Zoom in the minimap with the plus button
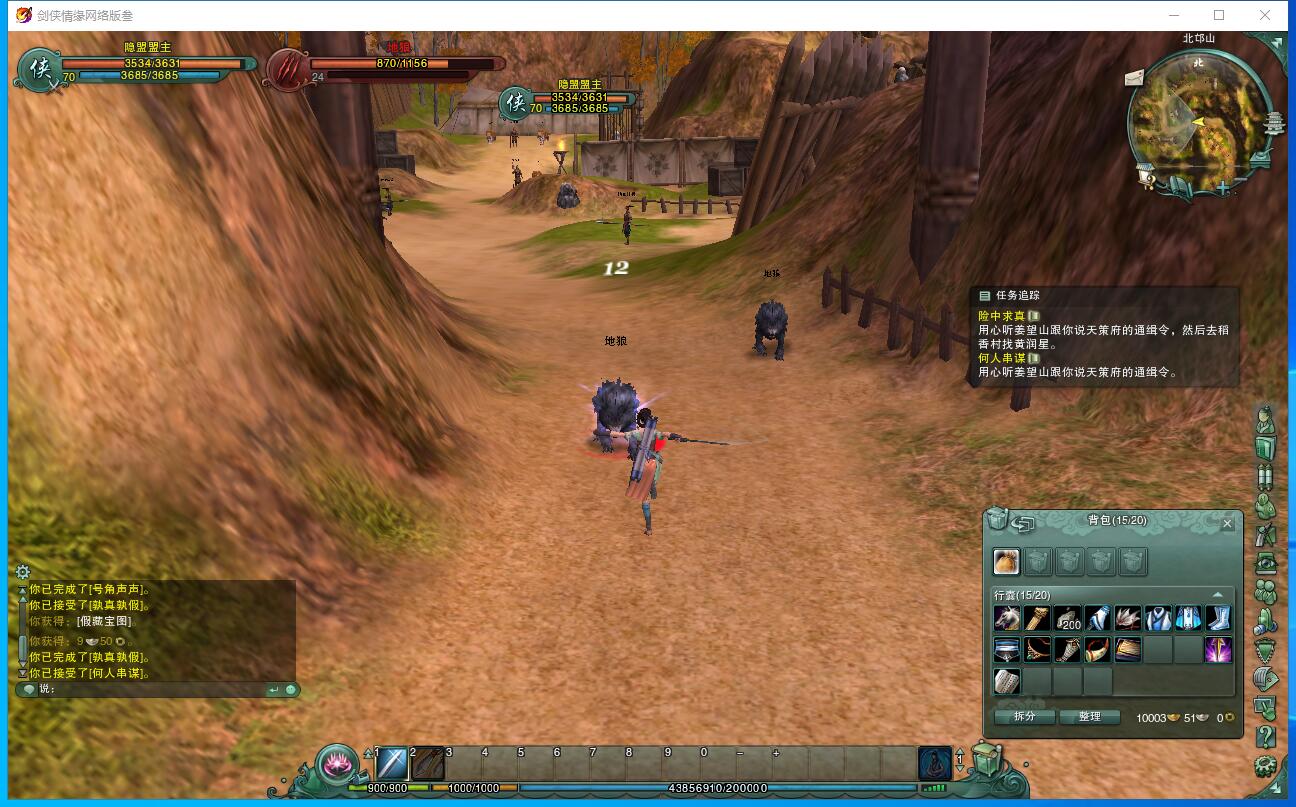Viewport: 1296px width, 807px height. [x=1222, y=186]
